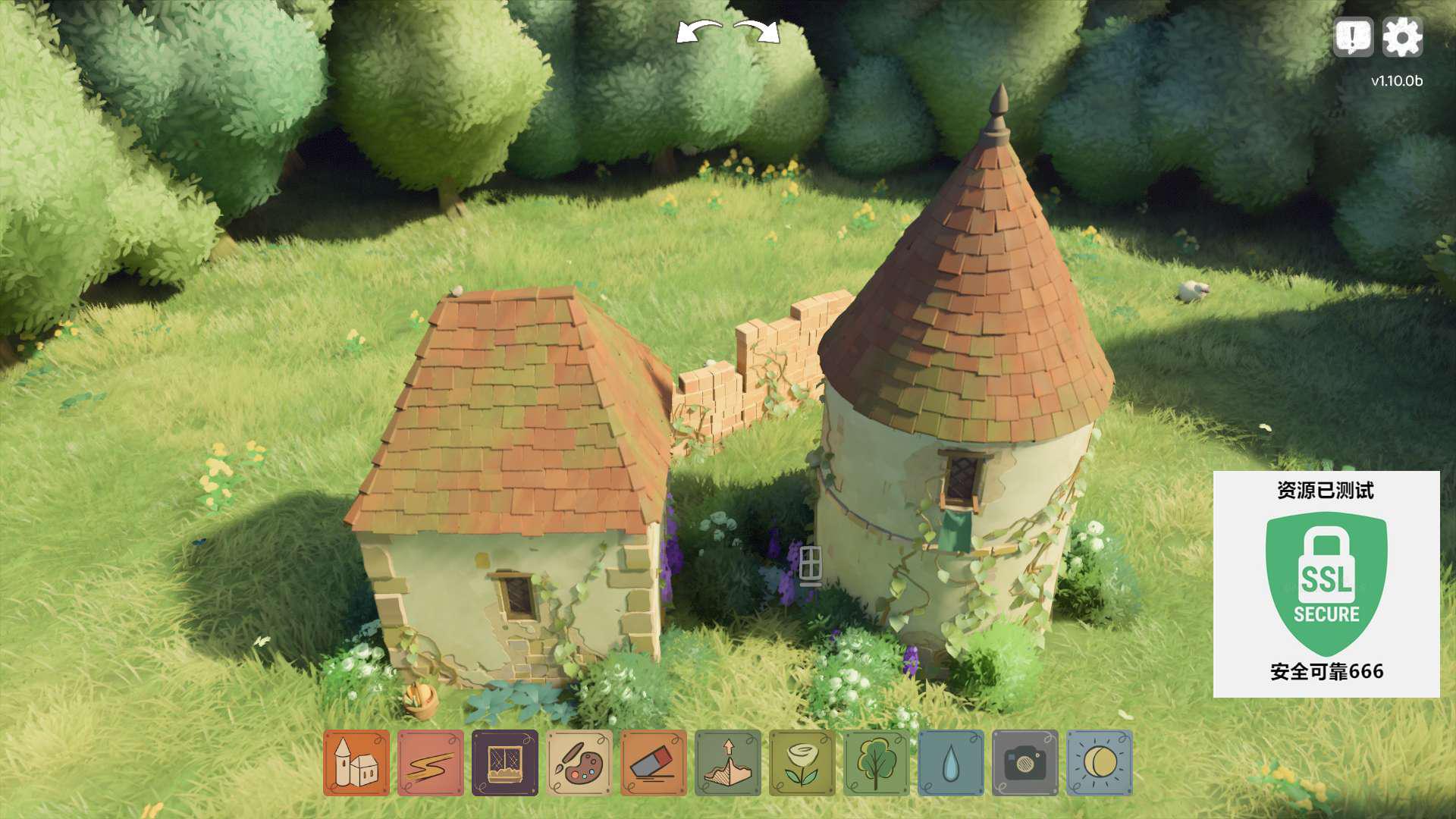Choose the flower planting tool
The image size is (1456, 819).
pyautogui.click(x=802, y=763)
